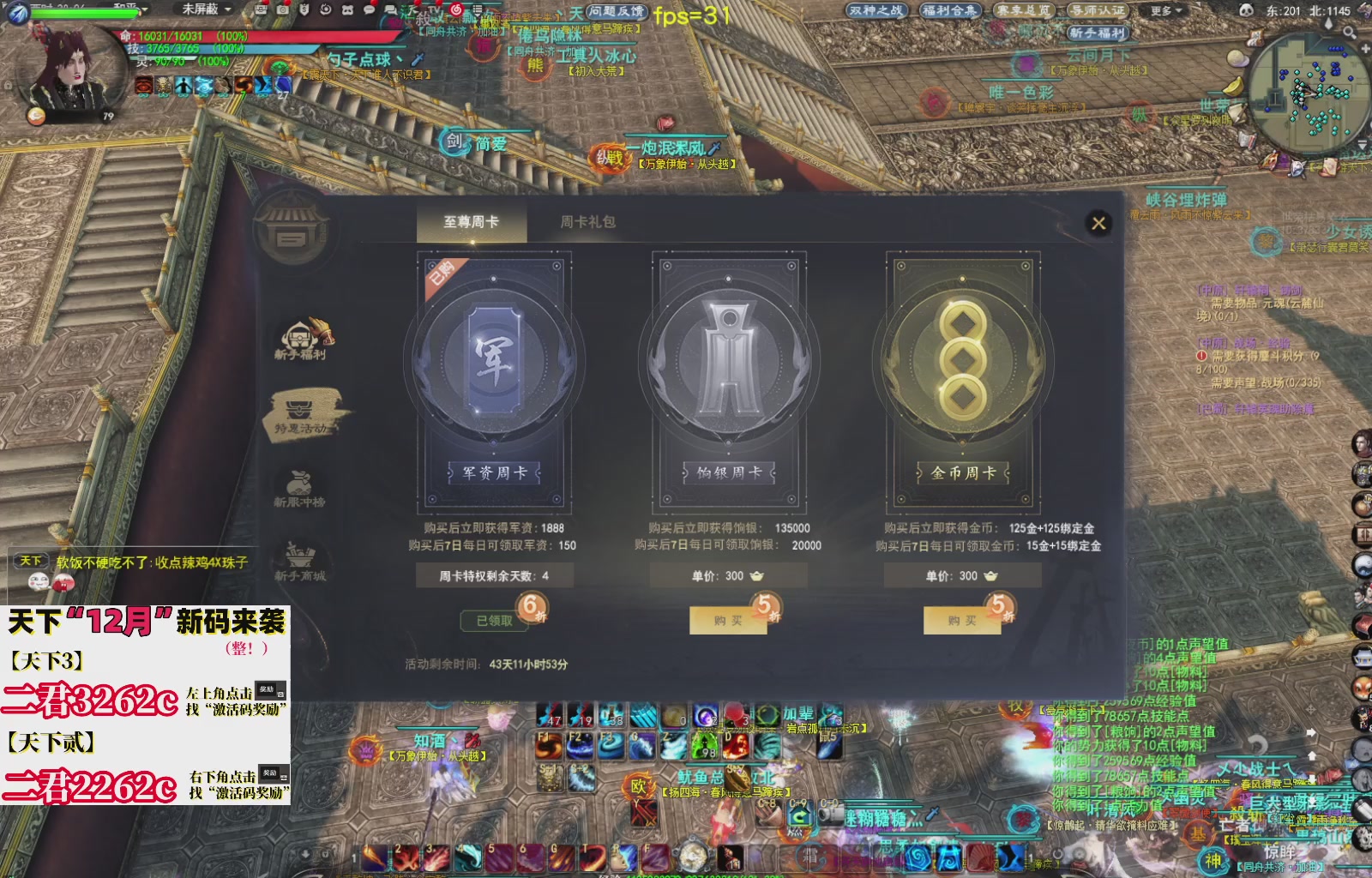
Task: Click the magnifier icon under the minimap
Action: pyautogui.click(x=1349, y=33)
